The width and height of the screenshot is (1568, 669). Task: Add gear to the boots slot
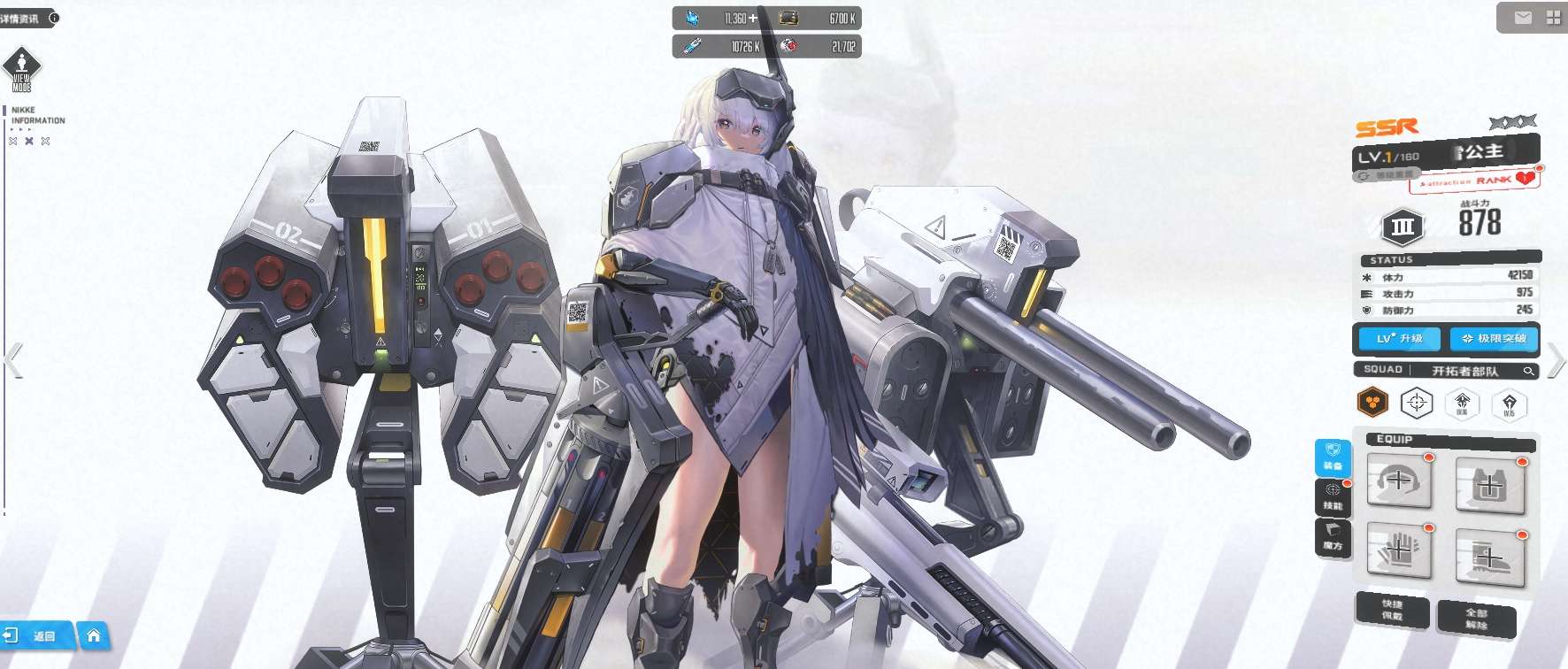click(1489, 558)
